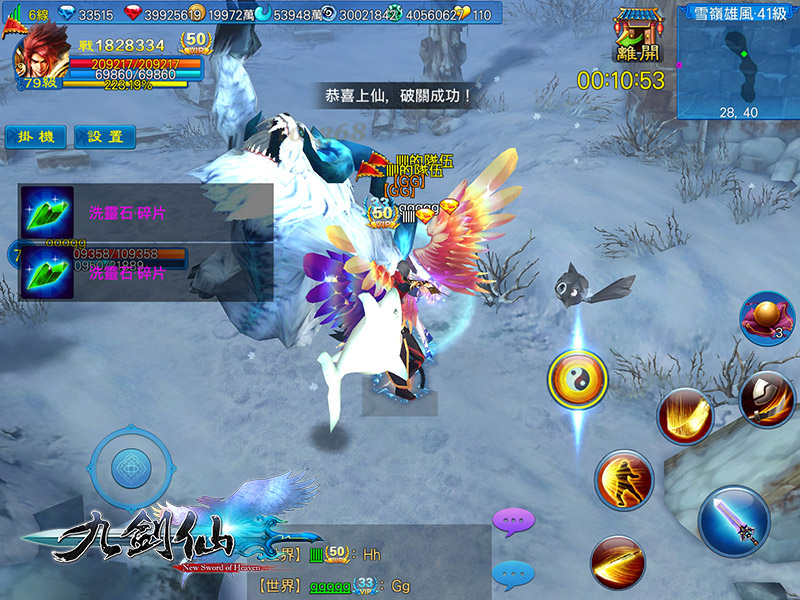Activate the golden feather slash skill
The height and width of the screenshot is (600, 800).
(x=685, y=415)
